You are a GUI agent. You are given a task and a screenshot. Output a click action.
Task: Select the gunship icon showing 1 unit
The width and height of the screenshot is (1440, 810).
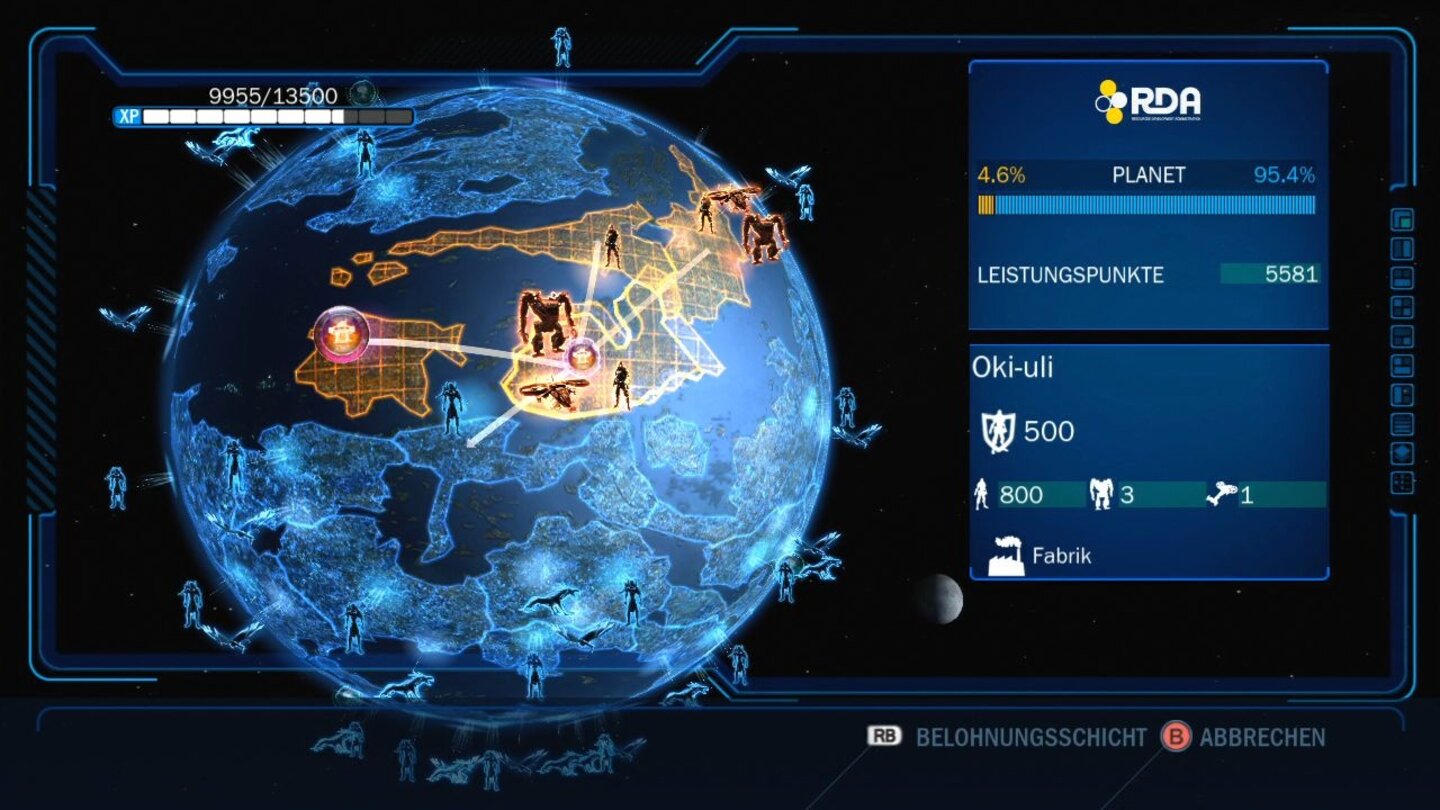[1222, 492]
